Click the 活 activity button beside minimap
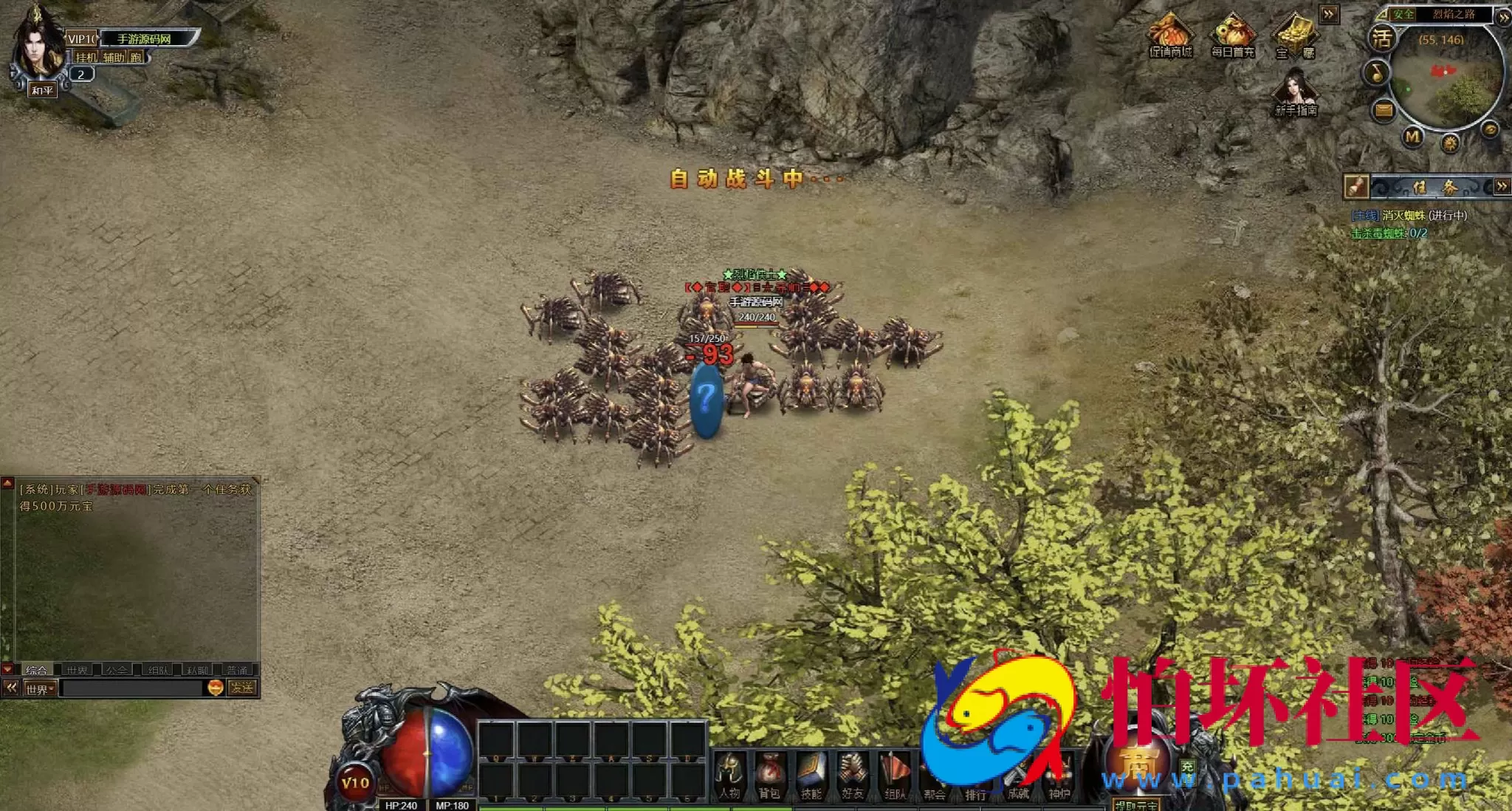 1381,38
